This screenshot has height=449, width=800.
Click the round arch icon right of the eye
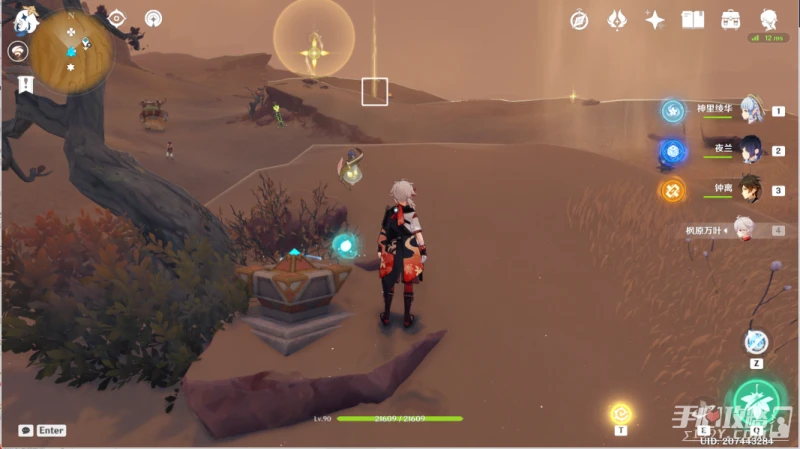[153, 18]
